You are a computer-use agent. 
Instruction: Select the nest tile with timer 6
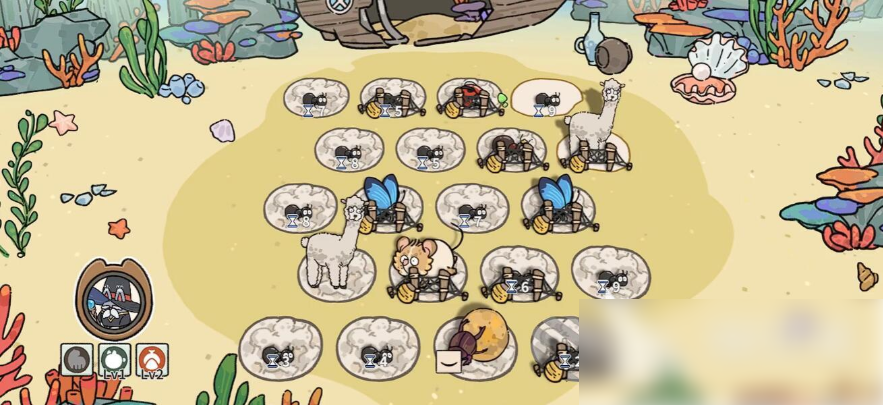(x=519, y=276)
